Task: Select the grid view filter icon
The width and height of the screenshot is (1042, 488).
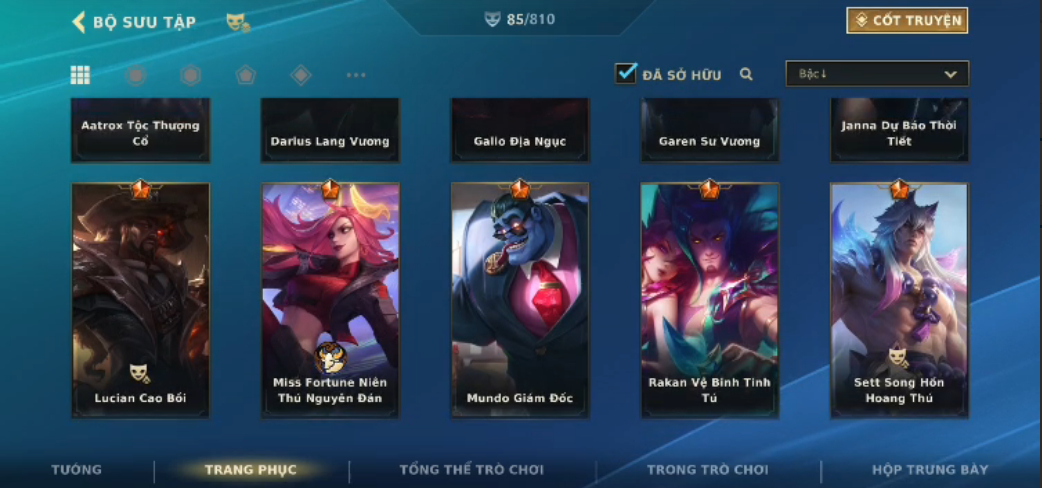Action: click(x=80, y=75)
